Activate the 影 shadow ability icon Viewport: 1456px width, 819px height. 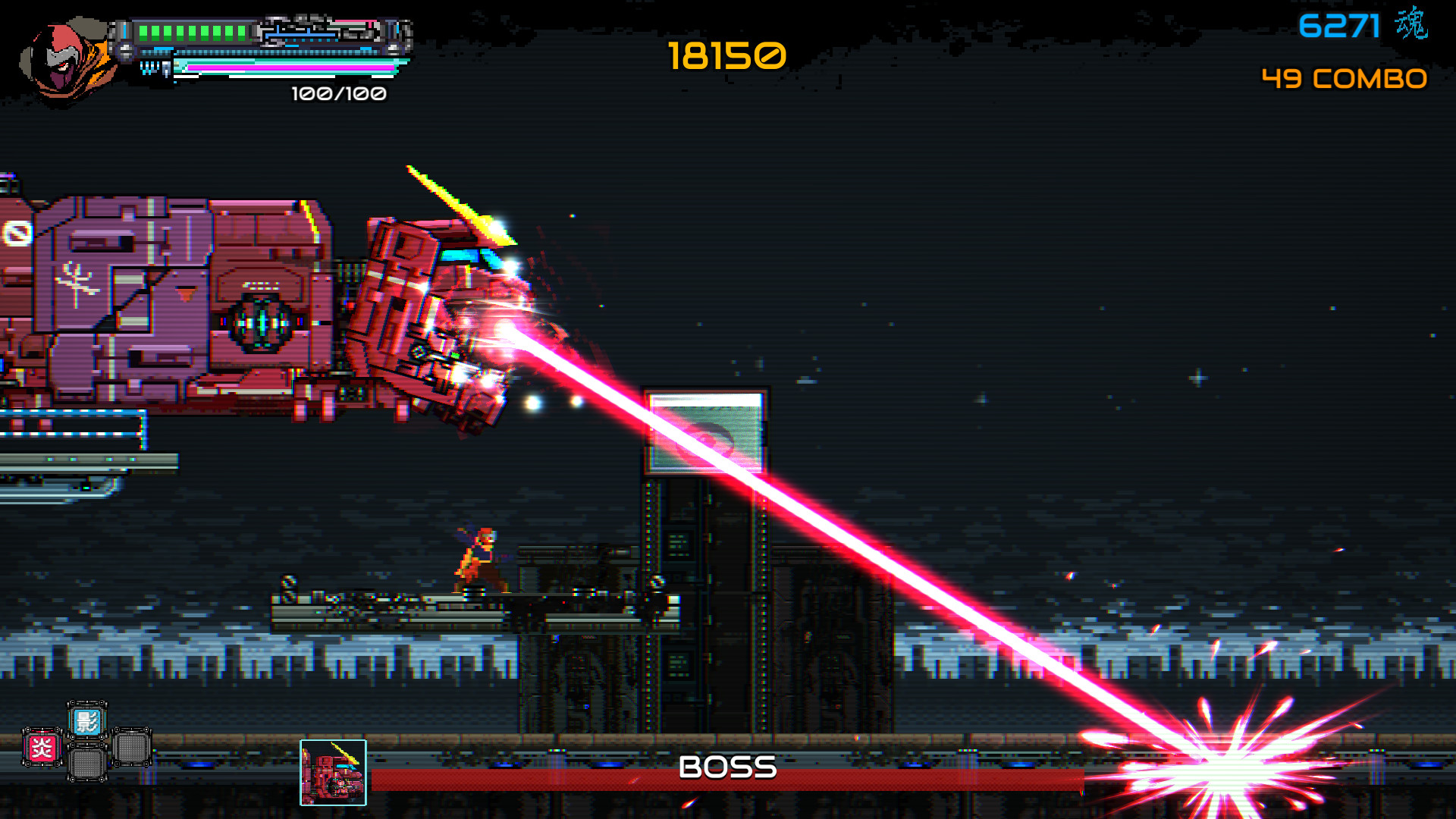click(87, 722)
